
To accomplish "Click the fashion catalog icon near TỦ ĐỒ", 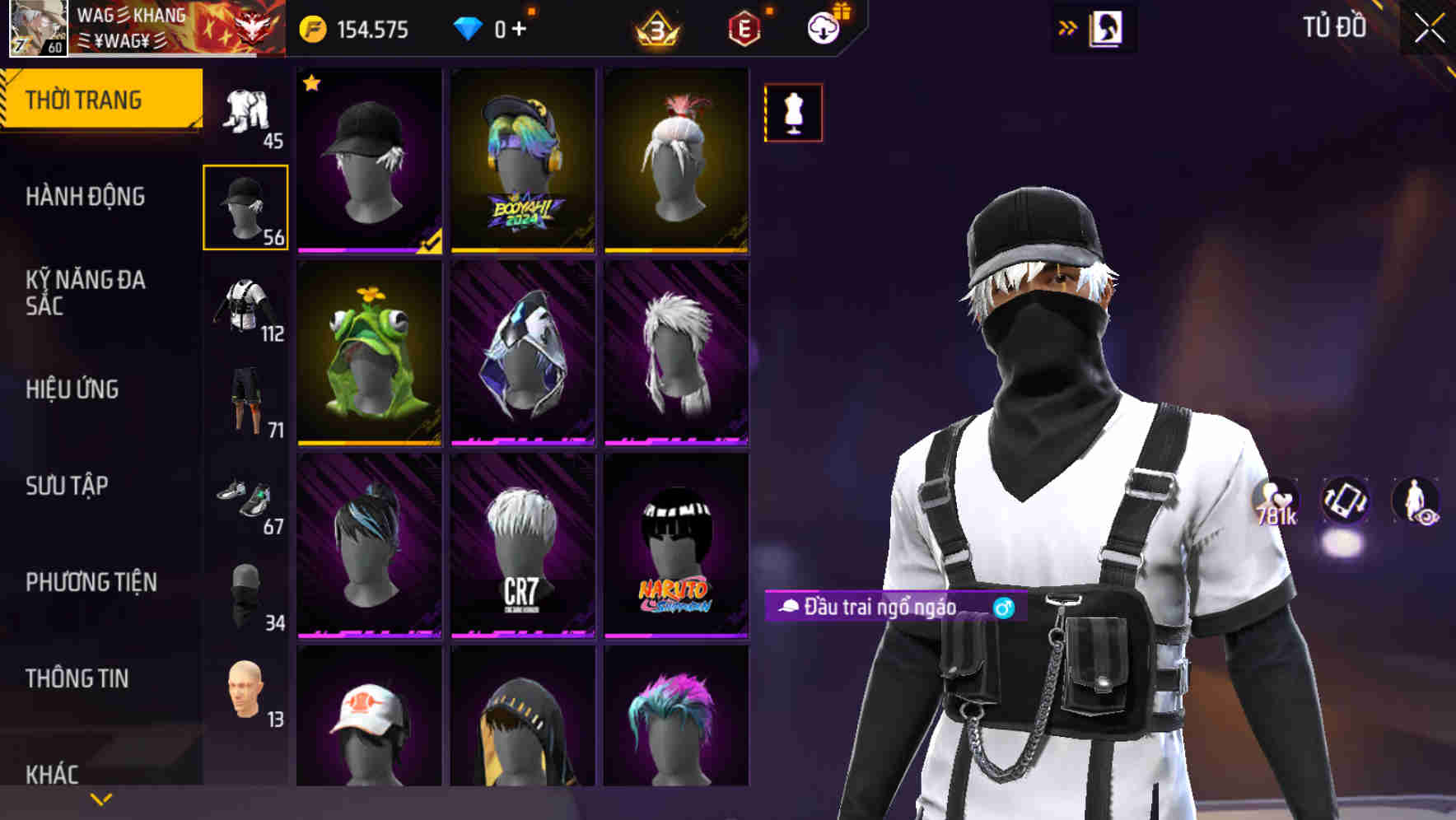I will click(x=1104, y=26).
